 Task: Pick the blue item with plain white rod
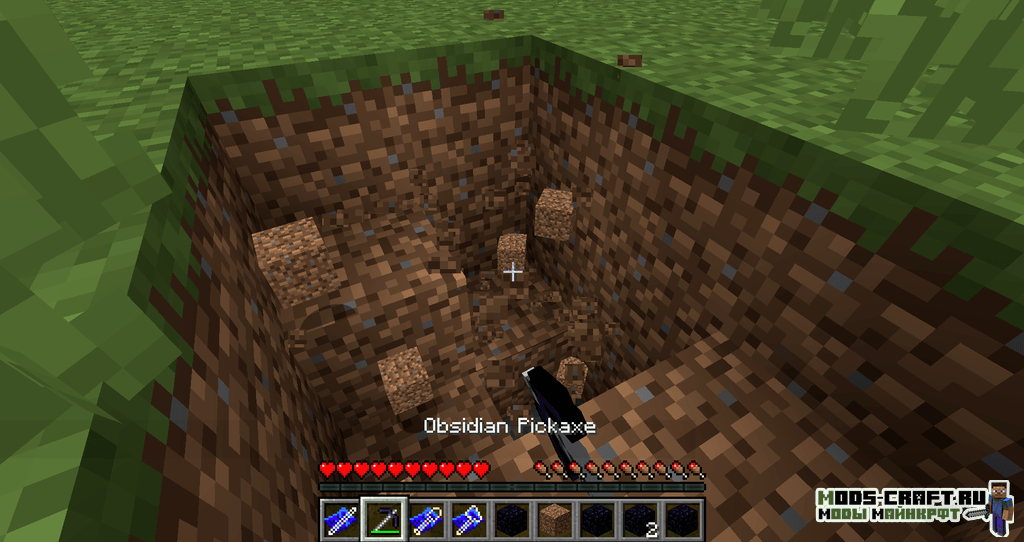coord(340,519)
